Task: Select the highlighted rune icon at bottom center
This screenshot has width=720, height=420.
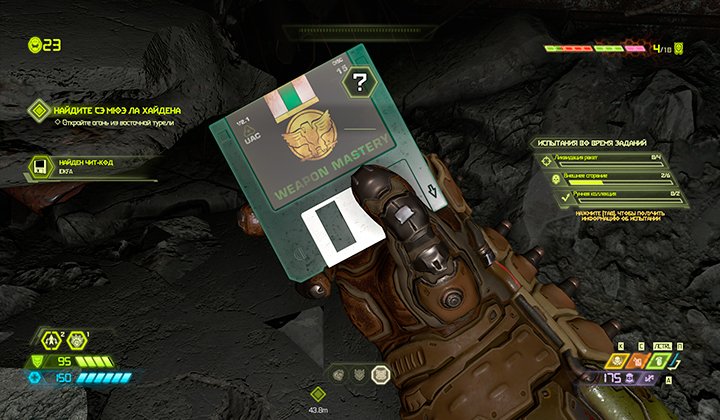Action: [380, 375]
